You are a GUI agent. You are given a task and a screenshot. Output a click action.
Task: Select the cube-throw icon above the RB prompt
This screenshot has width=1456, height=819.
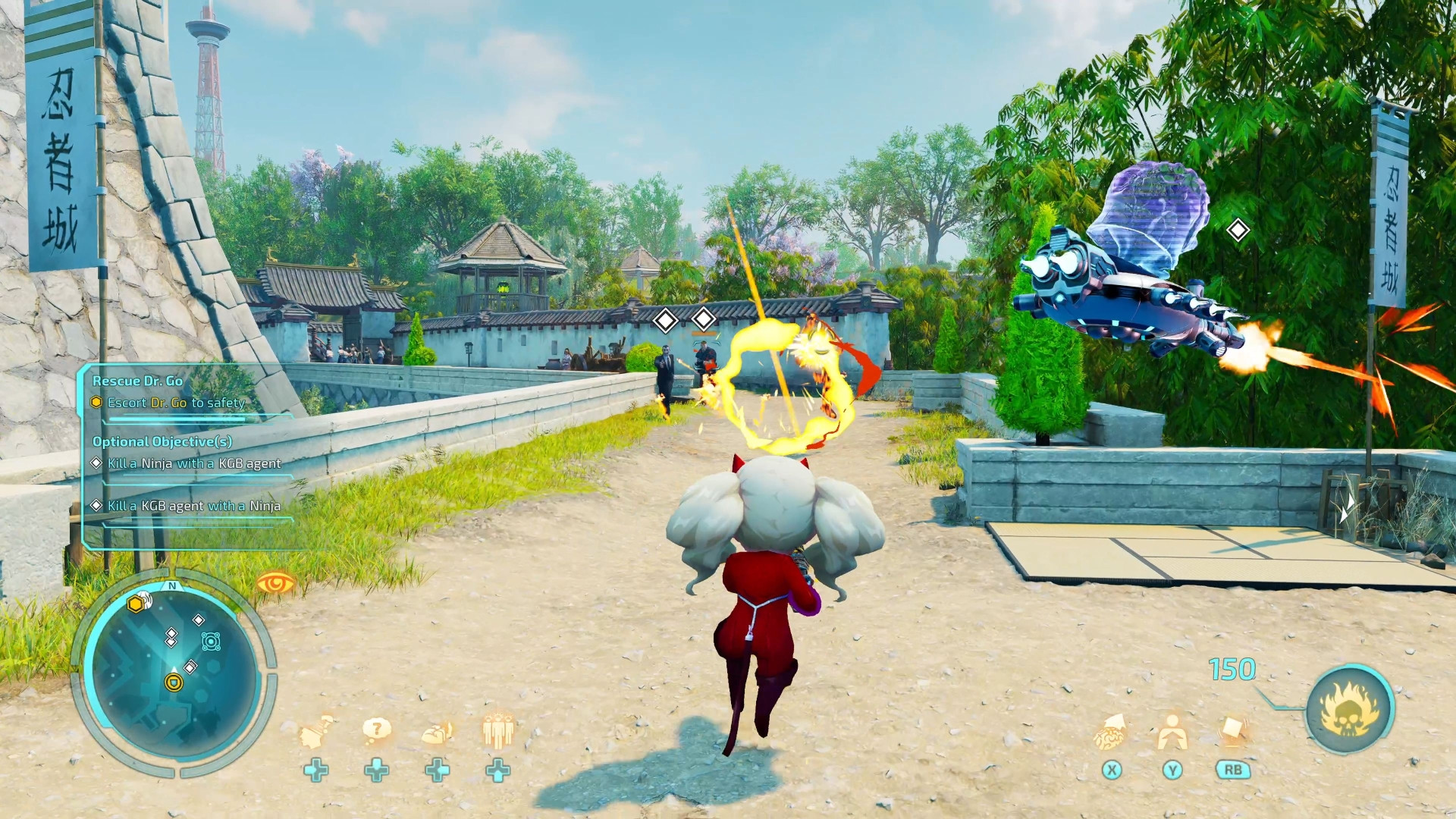point(1232,730)
